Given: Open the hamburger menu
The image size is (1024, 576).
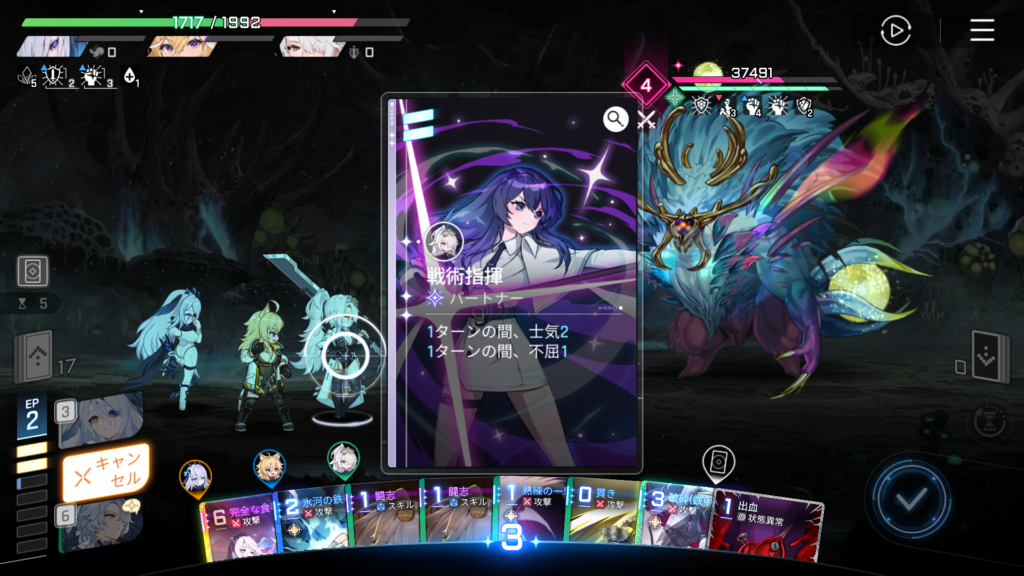Looking at the screenshot, I should click(x=982, y=31).
